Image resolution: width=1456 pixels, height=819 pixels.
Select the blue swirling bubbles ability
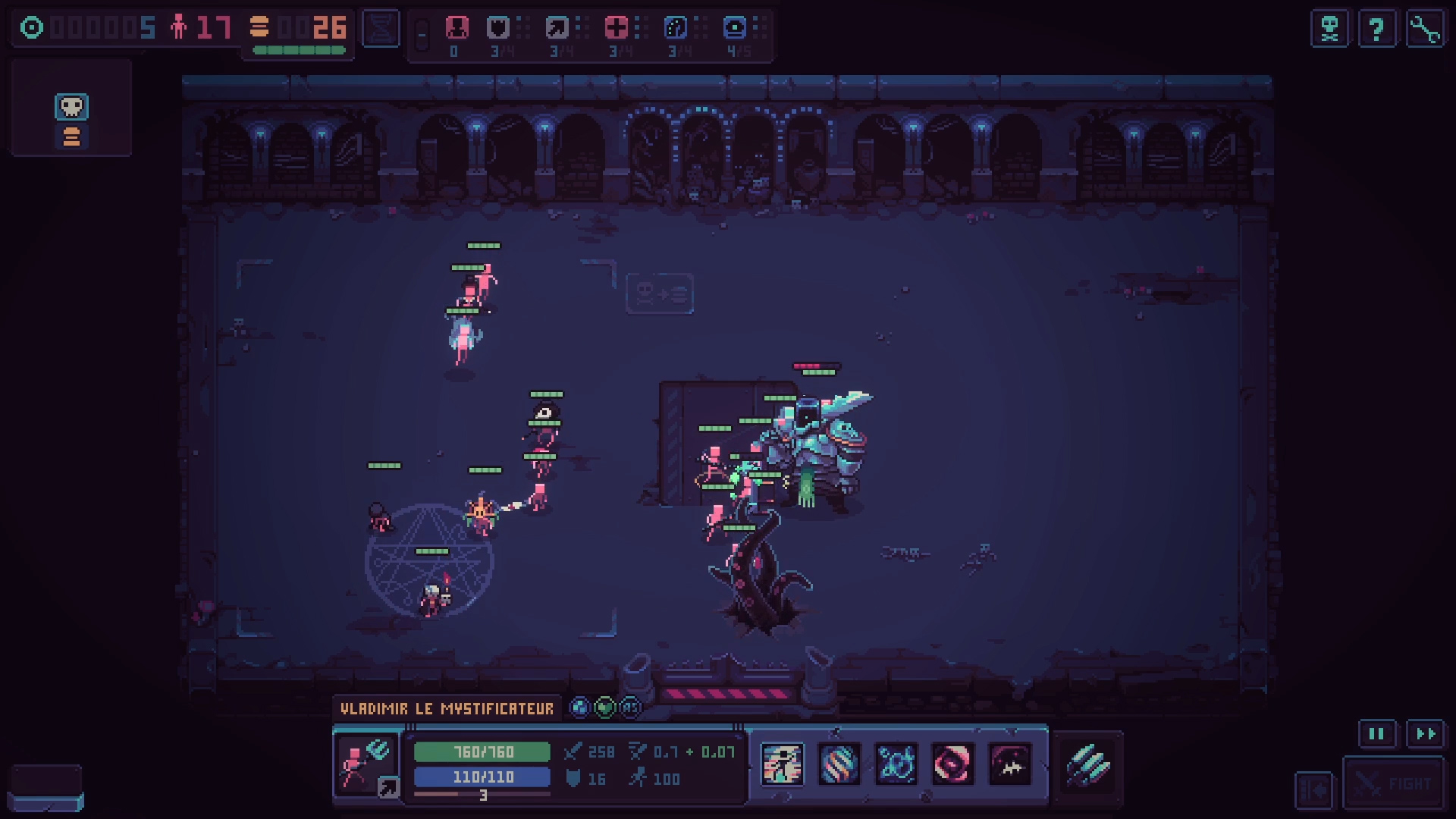click(x=896, y=764)
